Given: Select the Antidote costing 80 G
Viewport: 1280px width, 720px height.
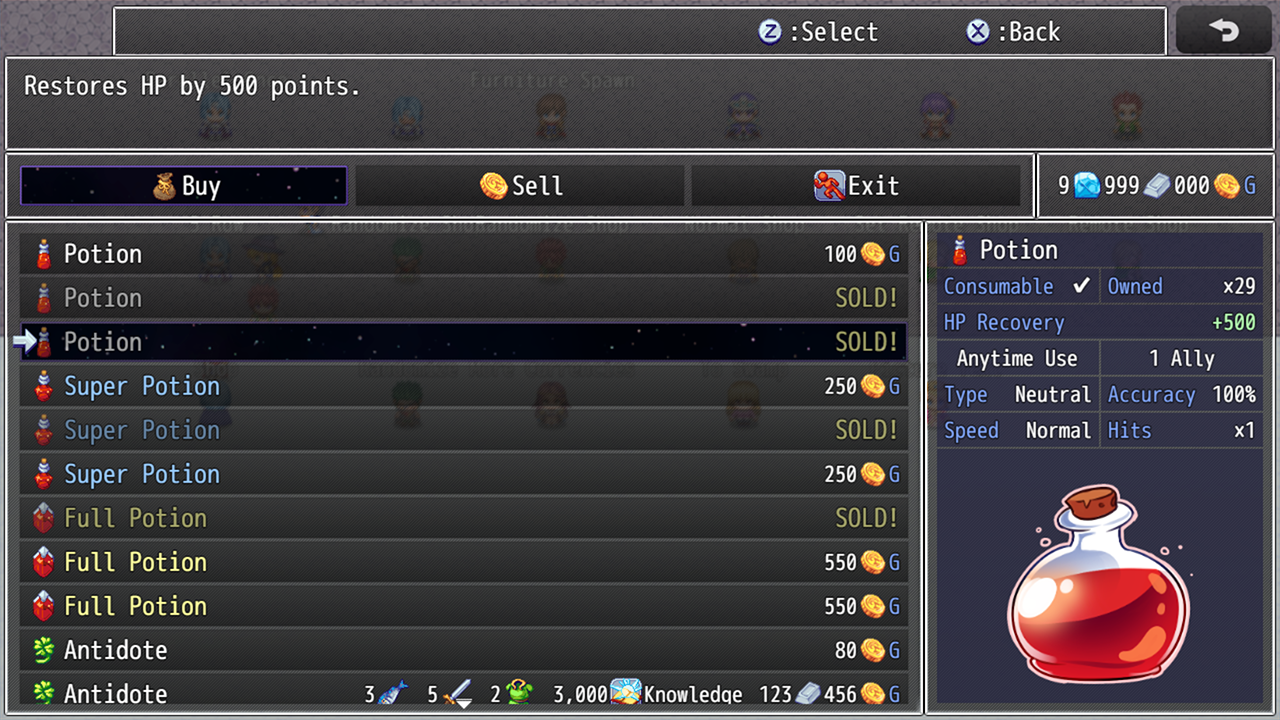Looking at the screenshot, I should (464, 650).
